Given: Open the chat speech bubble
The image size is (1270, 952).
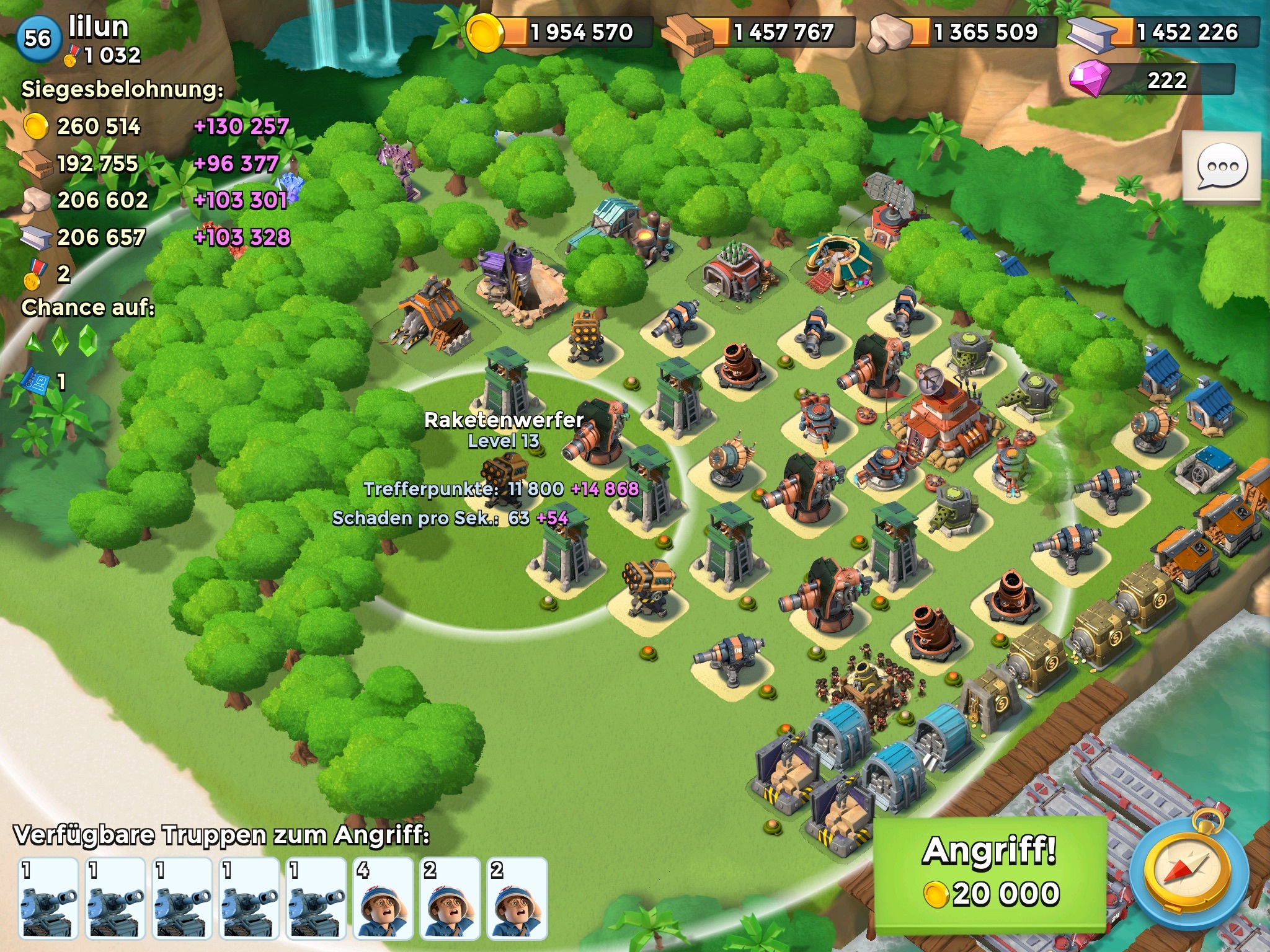Looking at the screenshot, I should coord(1222,167).
